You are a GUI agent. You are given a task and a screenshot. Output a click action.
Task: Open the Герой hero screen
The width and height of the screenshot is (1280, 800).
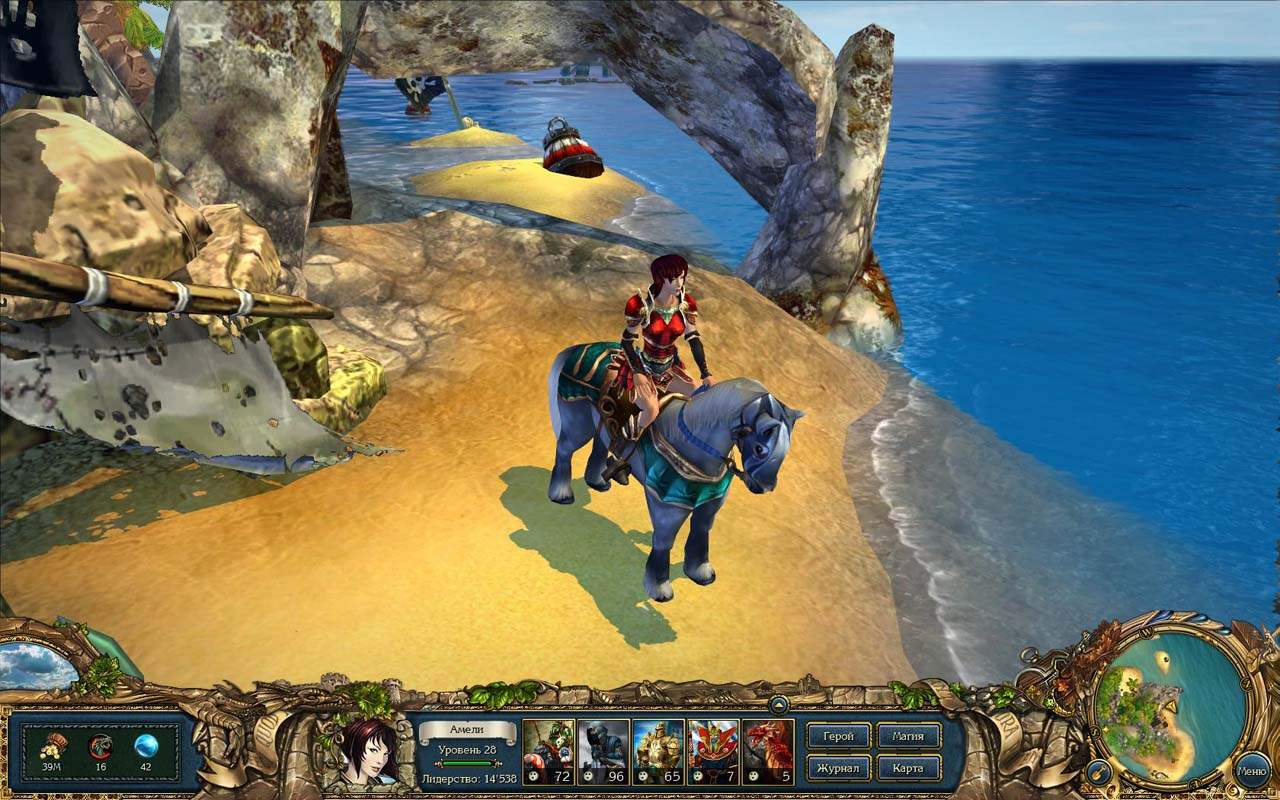tap(838, 736)
